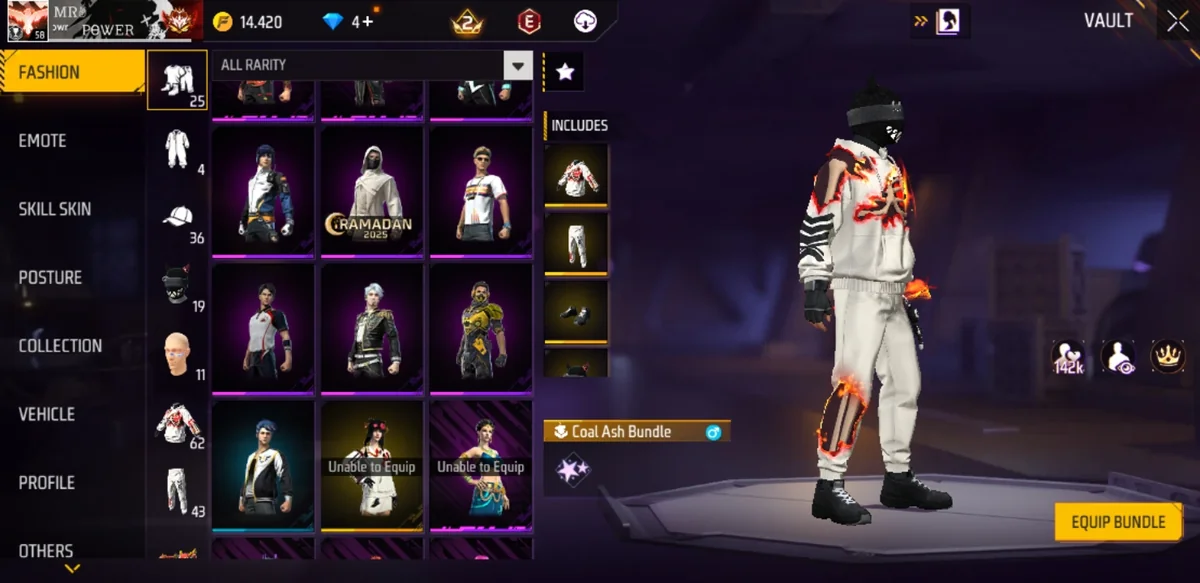Switch to the Vehicle category
1200x583 pixels.
(x=47, y=414)
